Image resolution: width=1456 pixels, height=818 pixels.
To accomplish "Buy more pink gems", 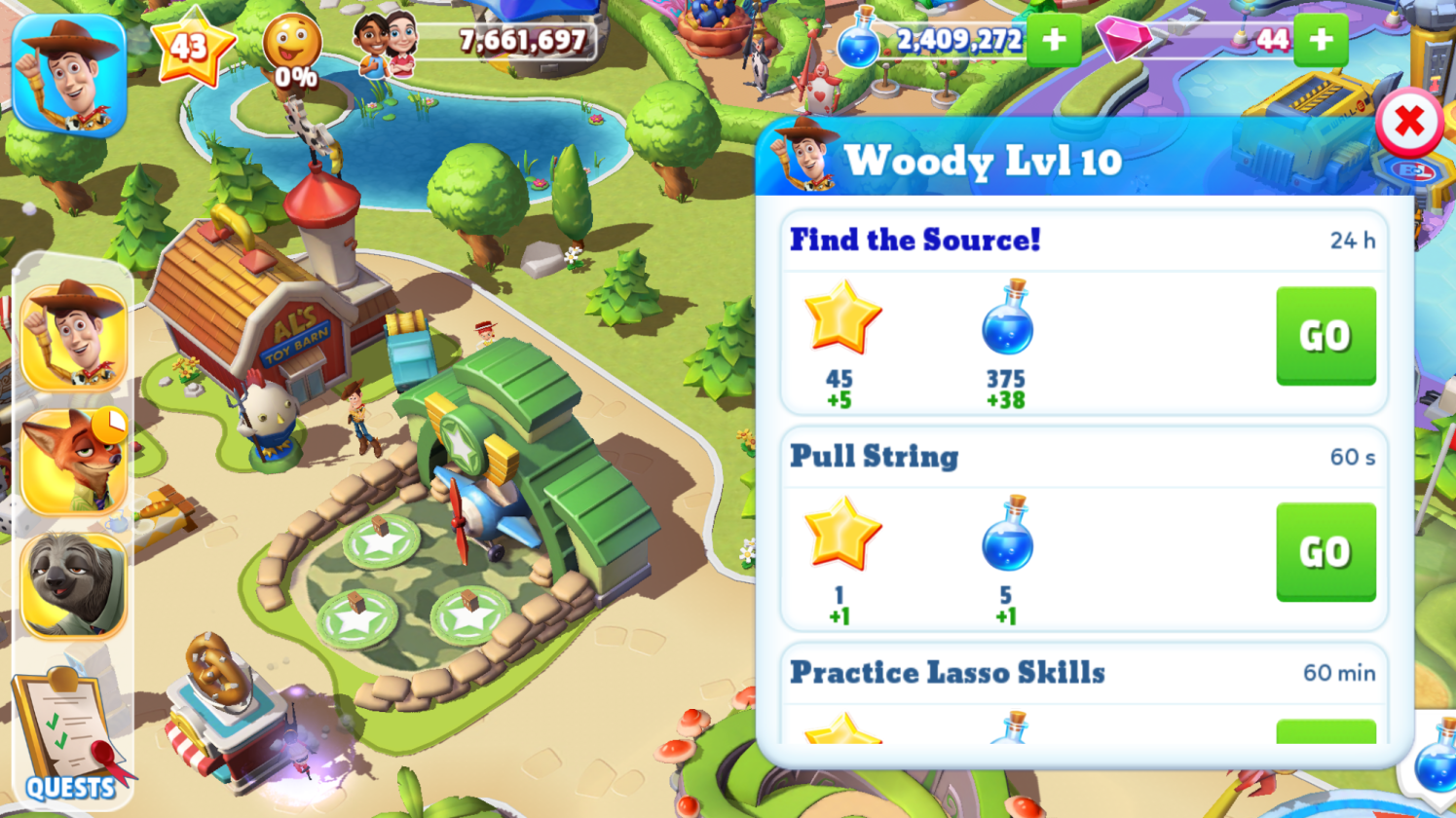I will pyautogui.click(x=1321, y=40).
